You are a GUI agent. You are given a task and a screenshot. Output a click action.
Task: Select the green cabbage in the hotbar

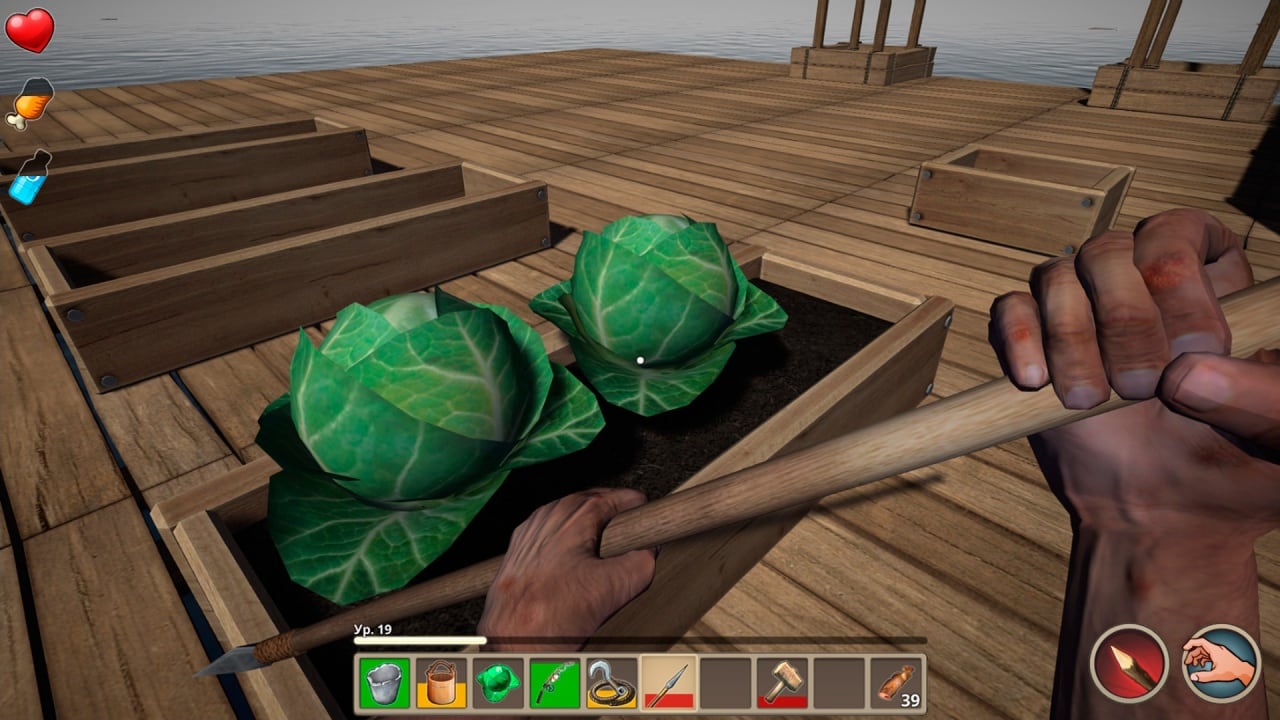pos(498,683)
